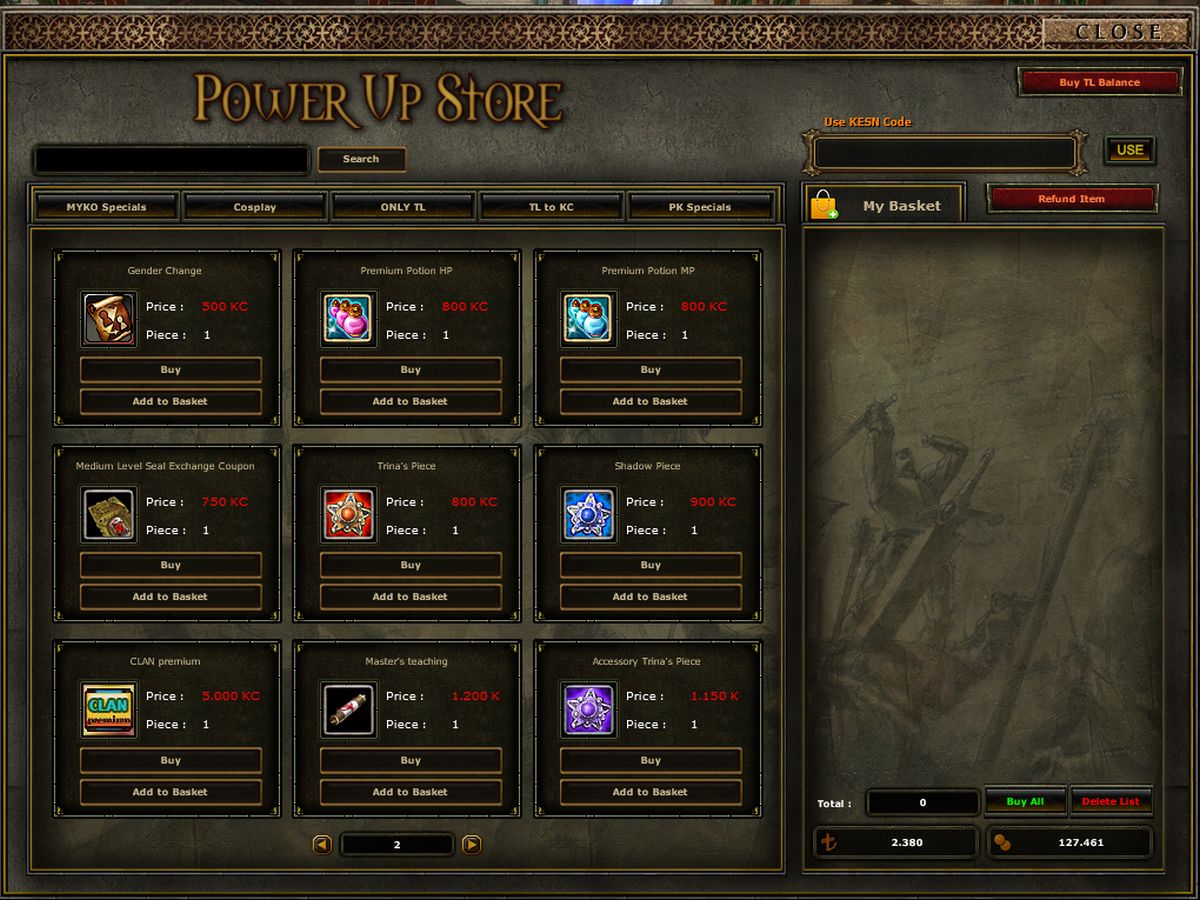Buy the CLAN premium item
The height and width of the screenshot is (900, 1200).
(171, 761)
